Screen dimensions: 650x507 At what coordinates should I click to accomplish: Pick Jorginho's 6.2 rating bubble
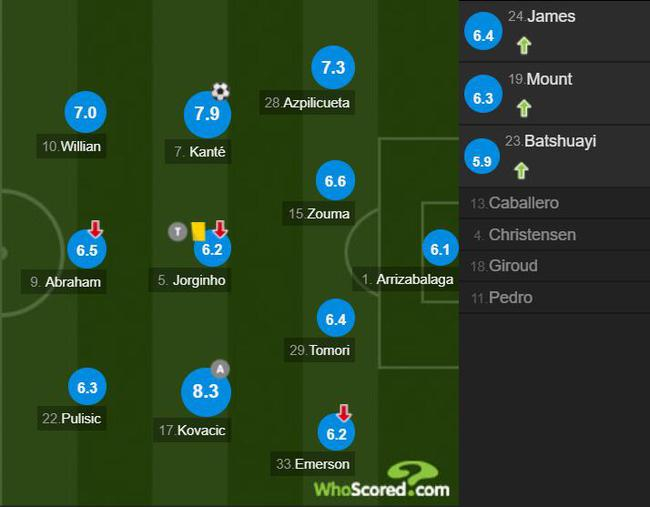pyautogui.click(x=211, y=250)
